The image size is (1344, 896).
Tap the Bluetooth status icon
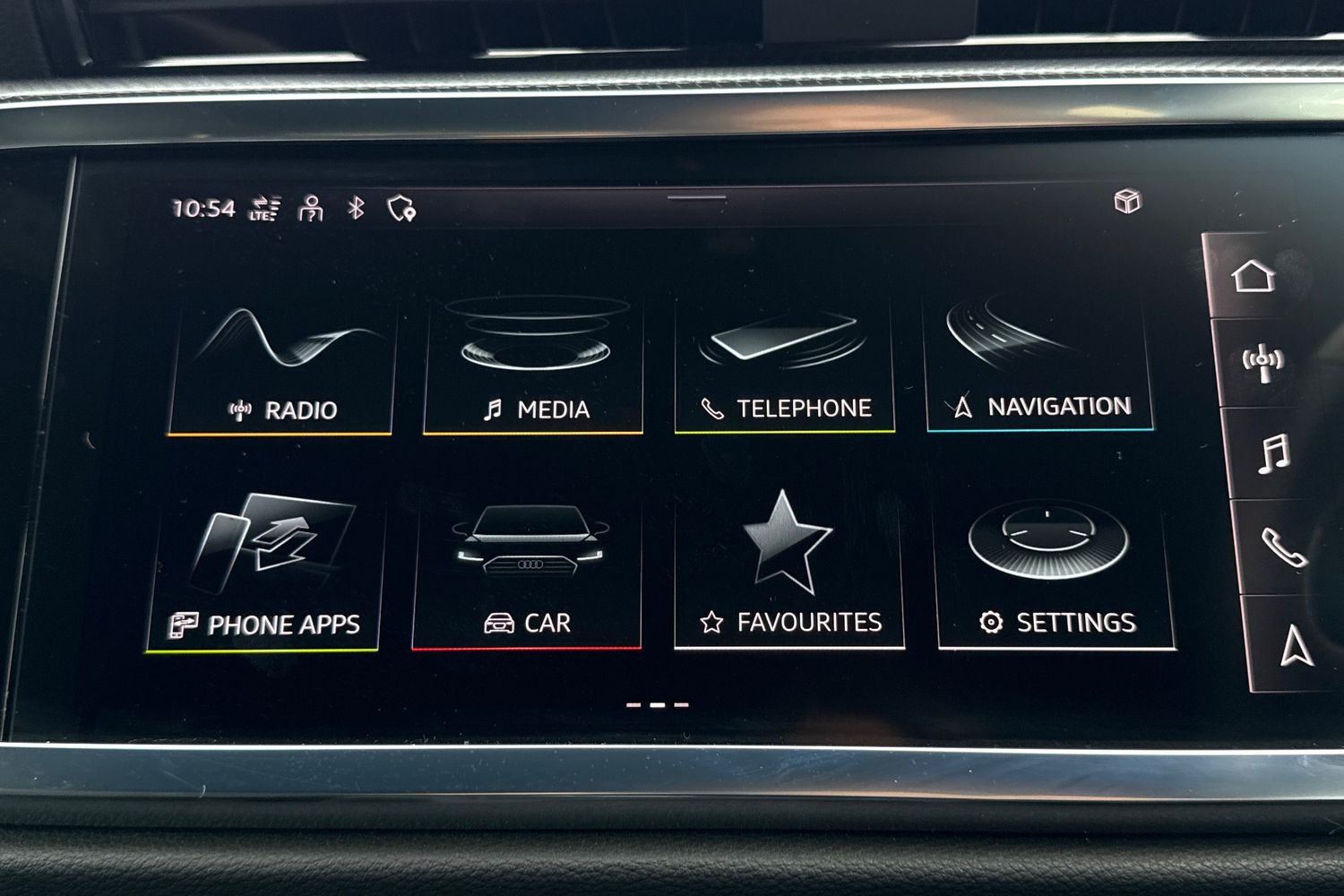(356, 209)
